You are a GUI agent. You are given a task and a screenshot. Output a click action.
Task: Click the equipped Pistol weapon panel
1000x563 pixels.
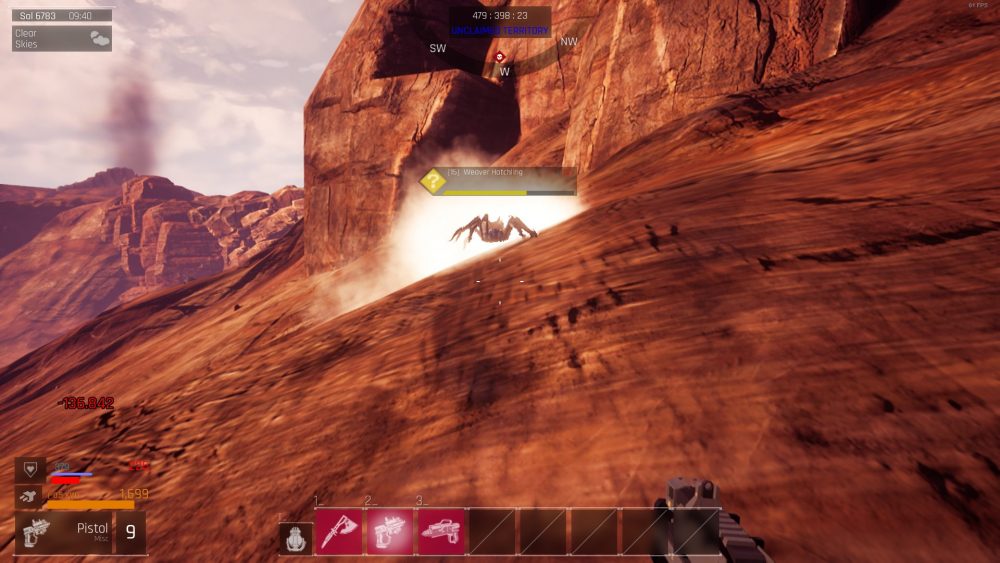[x=64, y=532]
